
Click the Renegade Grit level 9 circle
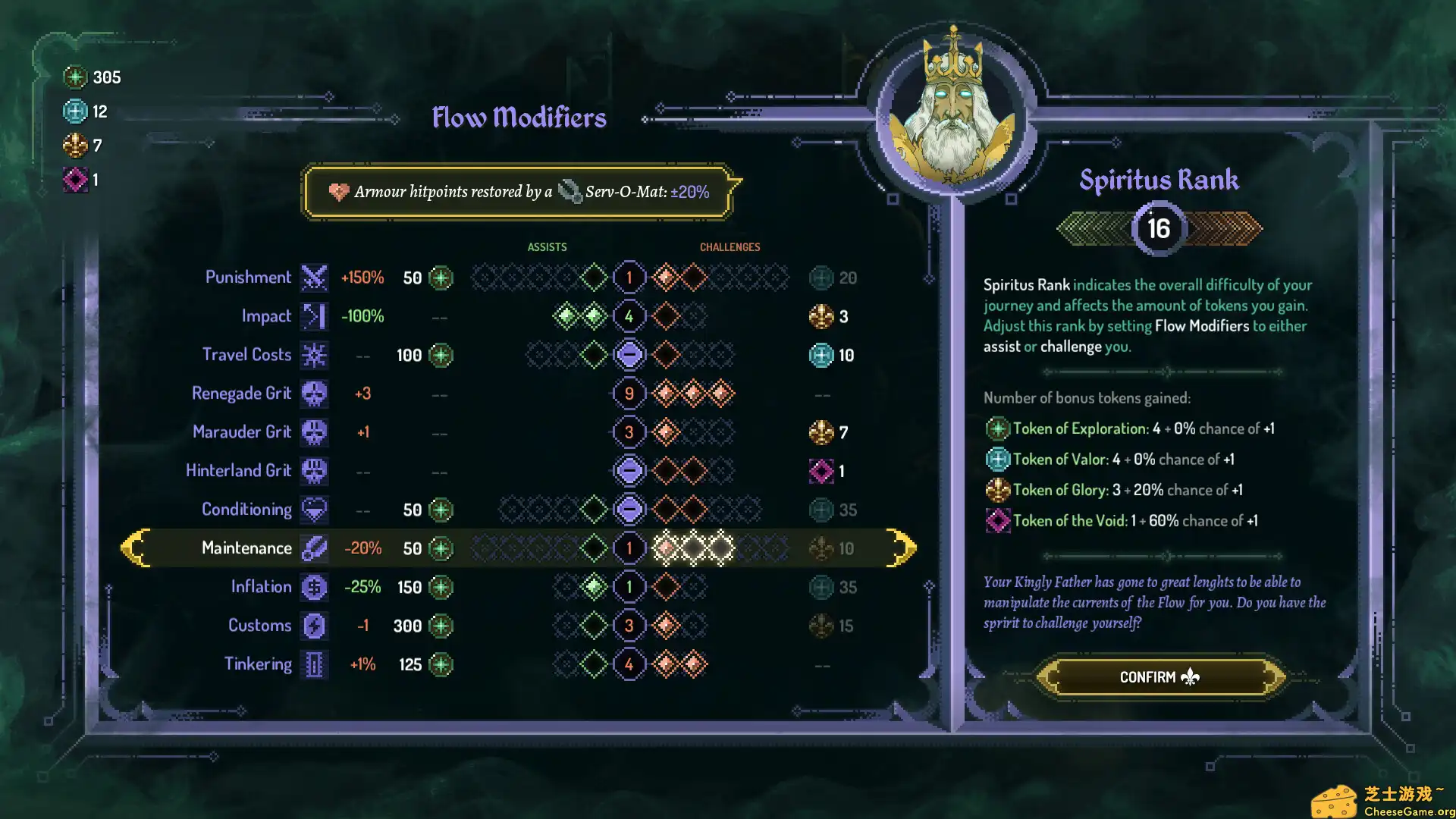629,394
